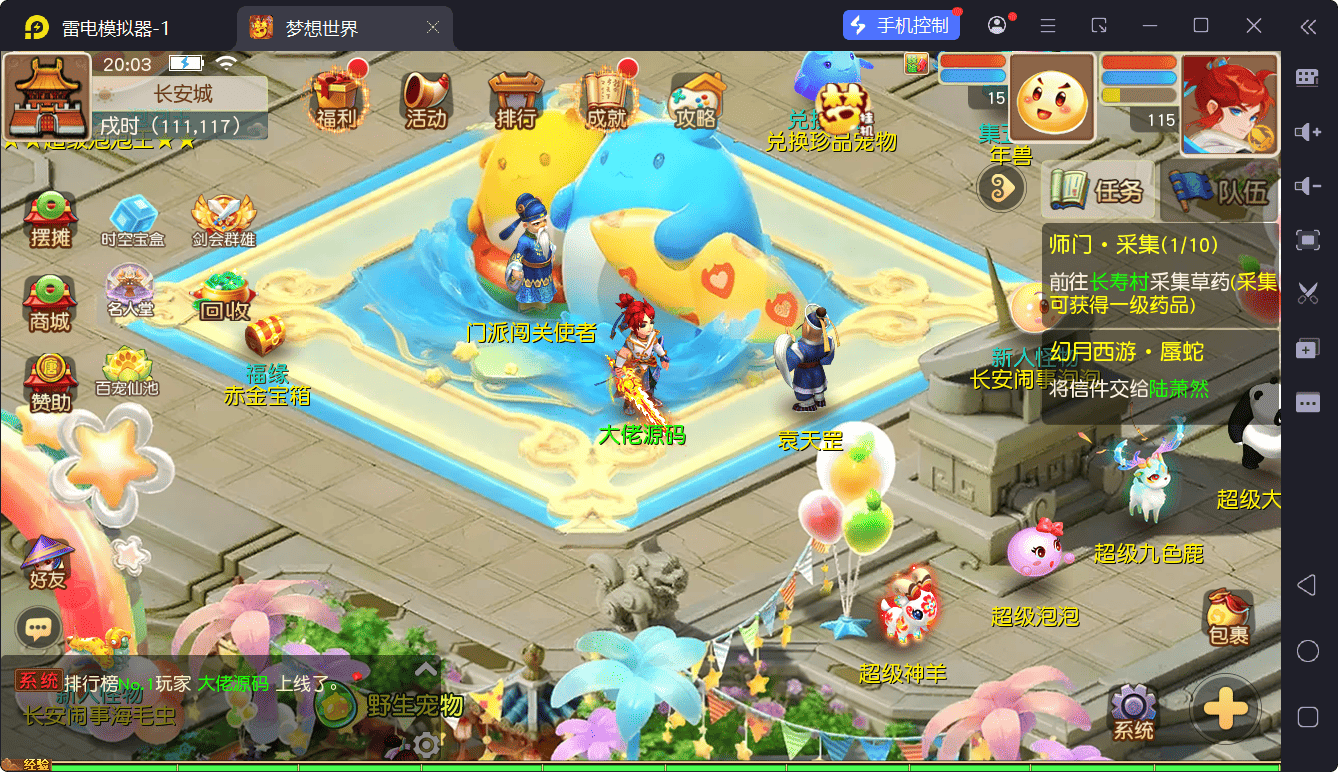
Task: View the 名人堂 hall of fame
Action: [x=131, y=291]
